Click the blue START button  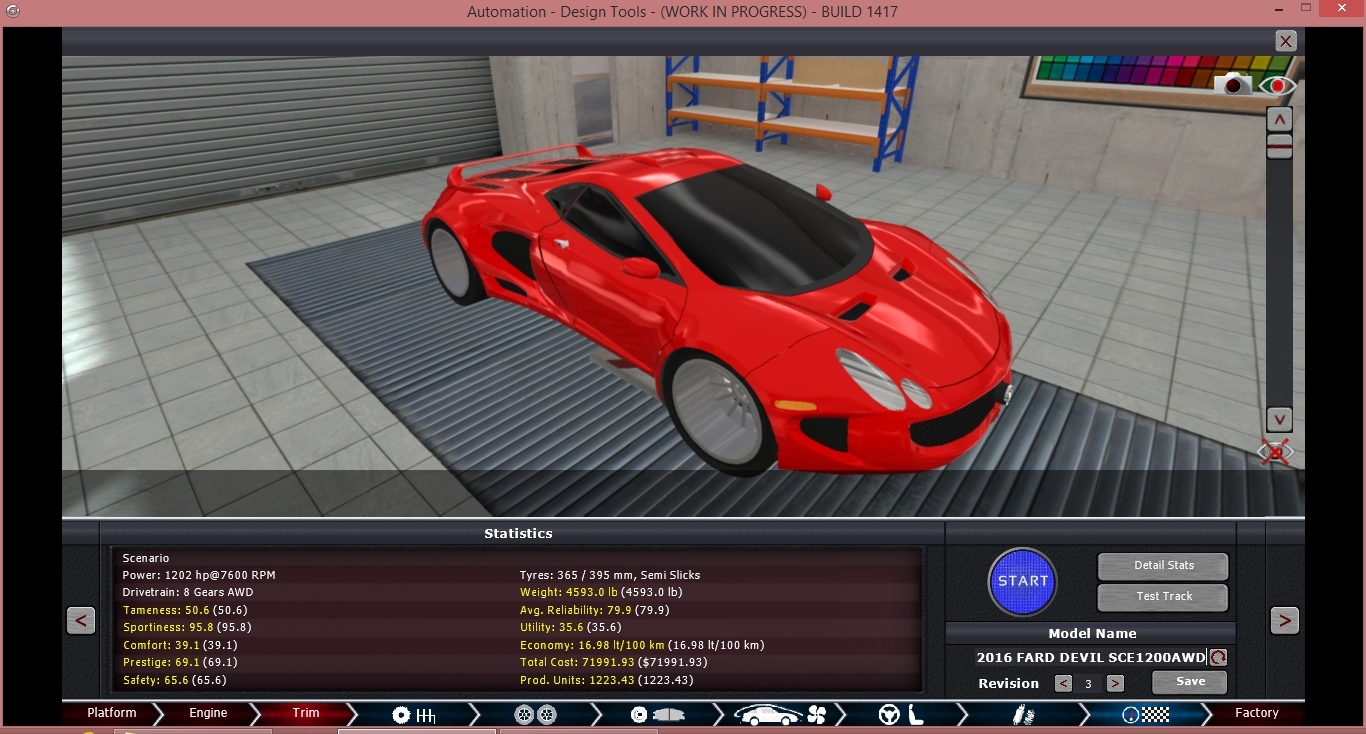(1022, 581)
